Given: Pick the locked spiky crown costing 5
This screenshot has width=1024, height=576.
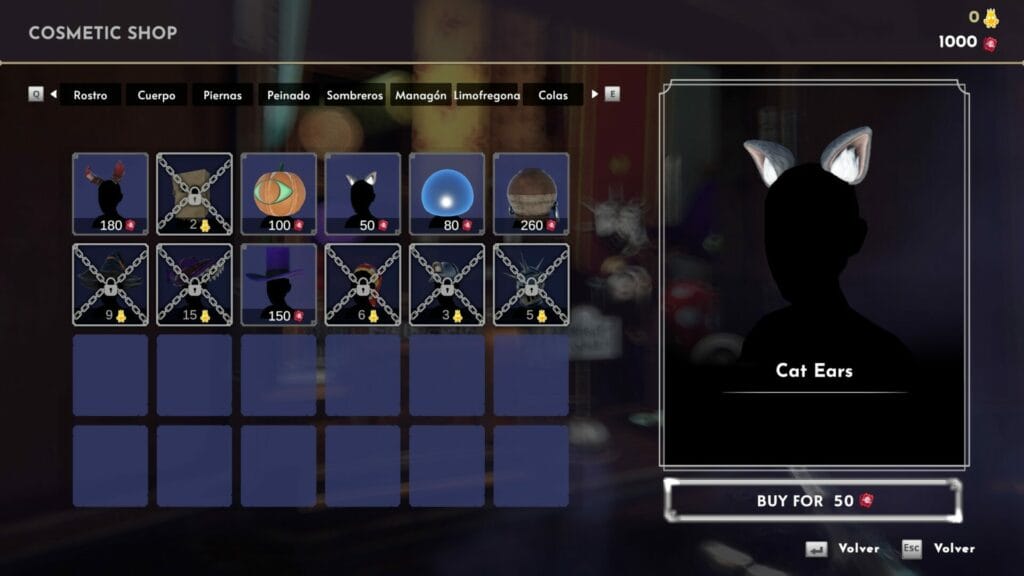Looking at the screenshot, I should coord(530,284).
